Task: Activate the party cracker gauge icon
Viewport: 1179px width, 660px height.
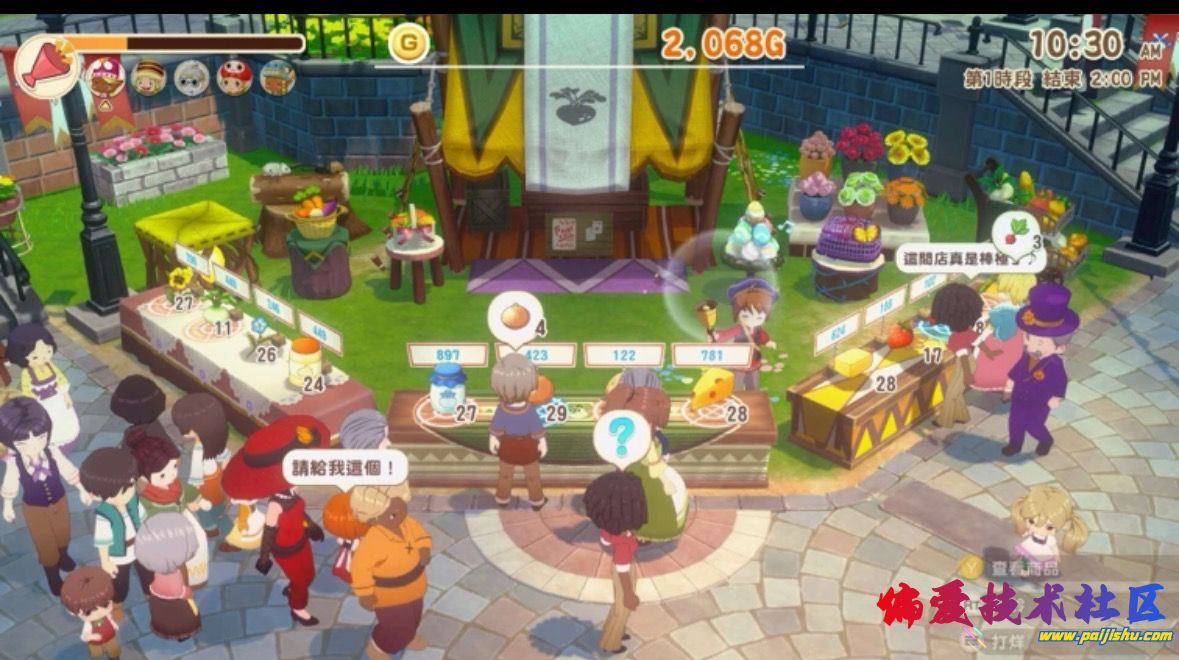Action: [46, 66]
